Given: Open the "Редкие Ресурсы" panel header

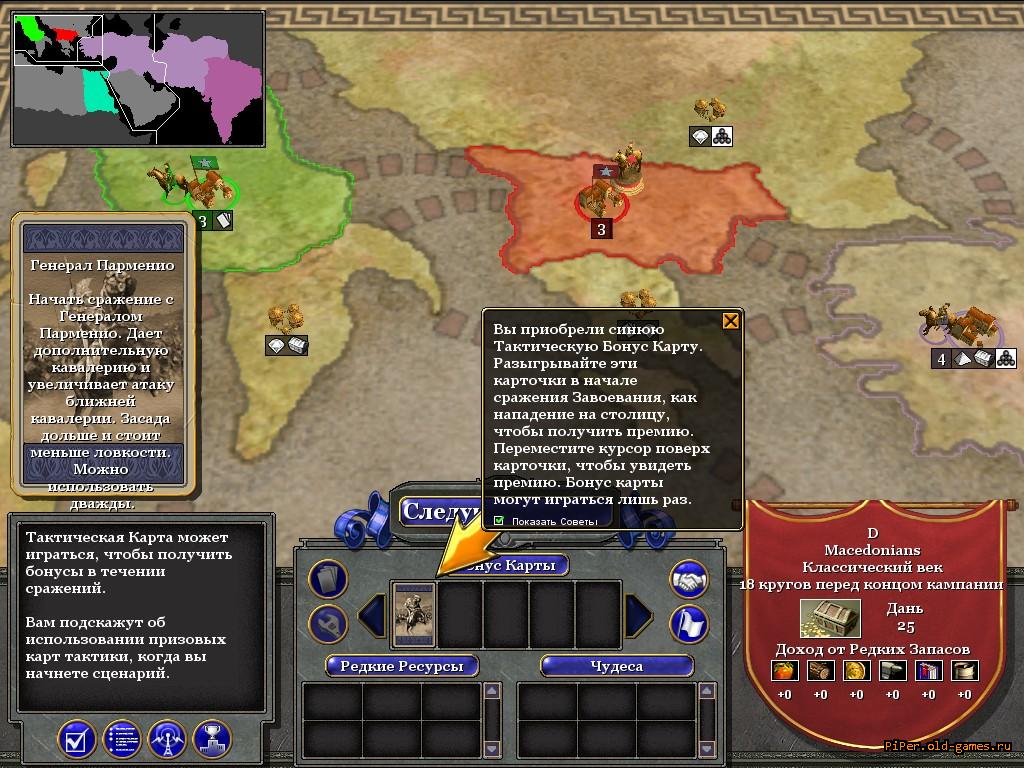Looking at the screenshot, I should [x=401, y=666].
